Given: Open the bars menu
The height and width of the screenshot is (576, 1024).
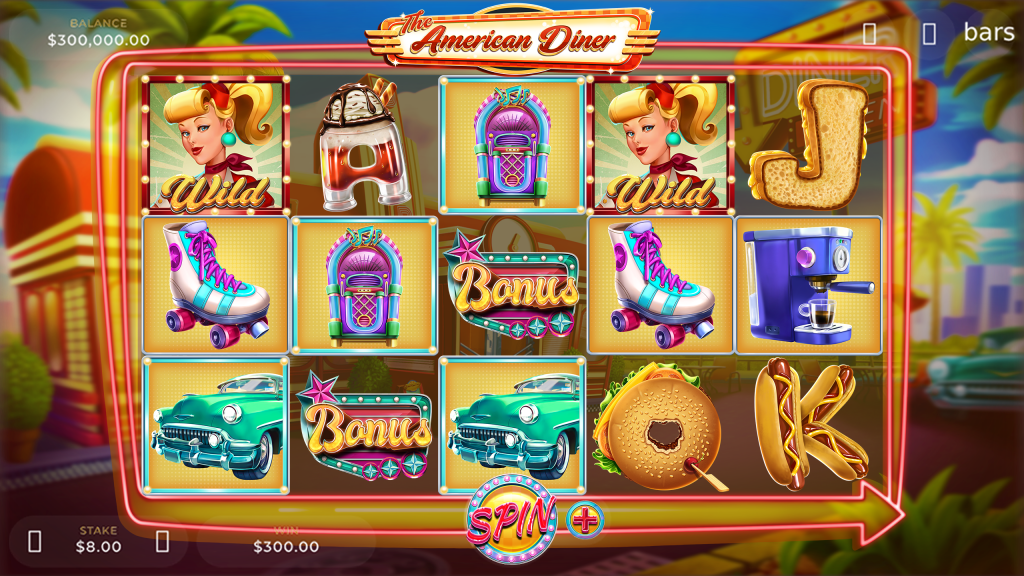Looking at the screenshot, I should click(987, 32).
